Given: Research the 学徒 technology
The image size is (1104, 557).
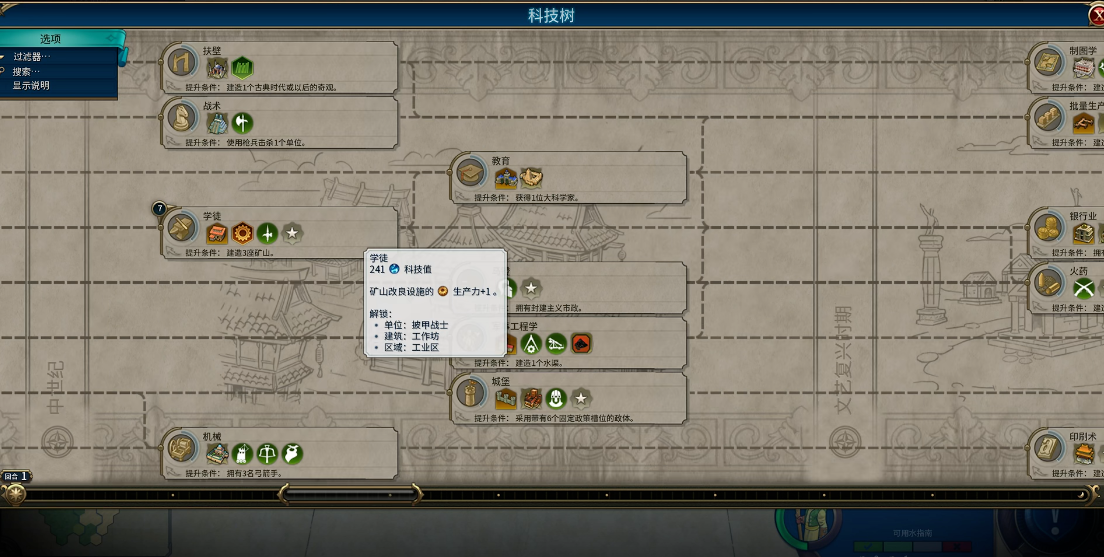Looking at the screenshot, I should pyautogui.click(x=181, y=229).
